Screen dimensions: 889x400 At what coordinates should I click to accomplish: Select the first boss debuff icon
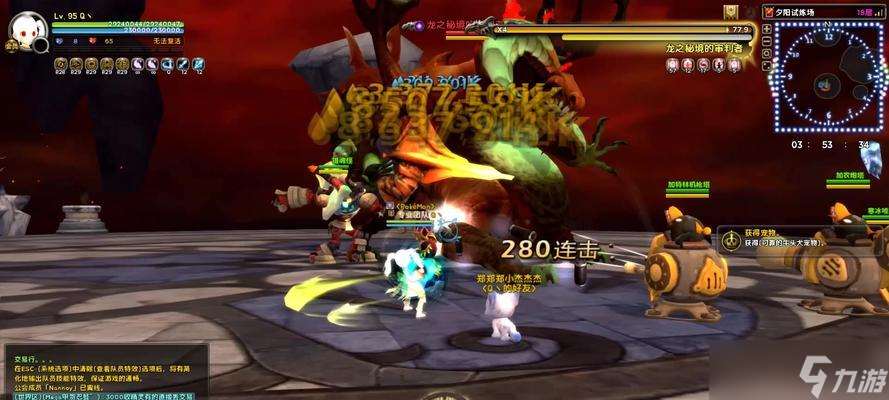[x=672, y=65]
